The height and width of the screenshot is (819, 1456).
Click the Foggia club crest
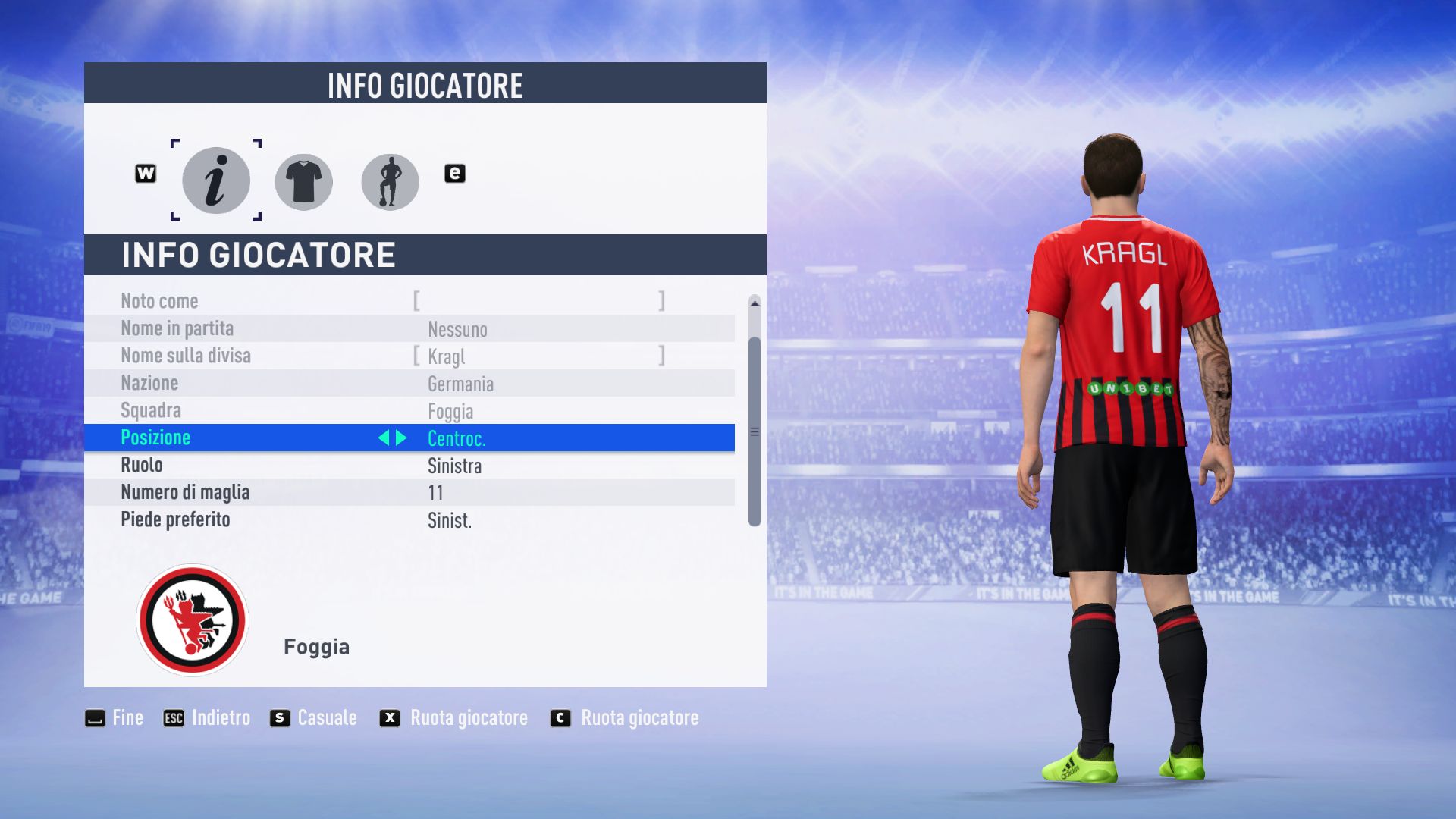coord(193,620)
